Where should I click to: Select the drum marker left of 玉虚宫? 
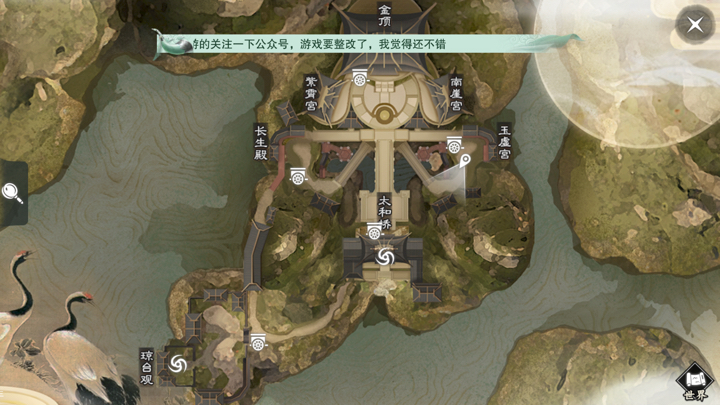pyautogui.click(x=454, y=144)
